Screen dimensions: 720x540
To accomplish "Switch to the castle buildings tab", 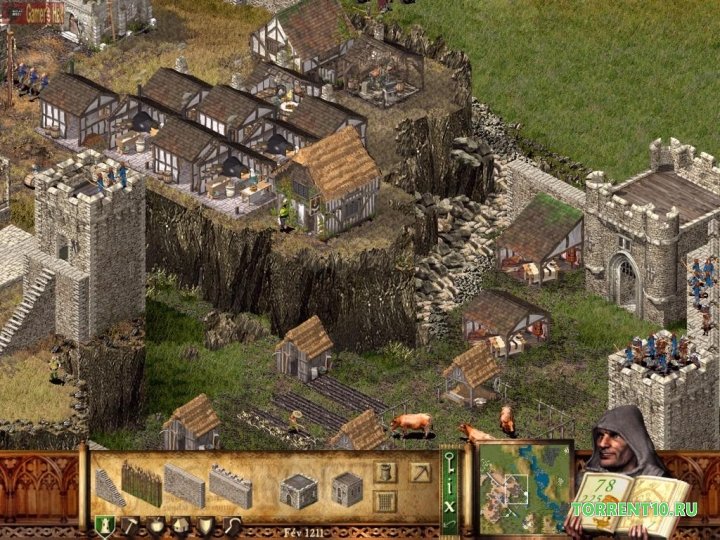I will pos(103,525).
